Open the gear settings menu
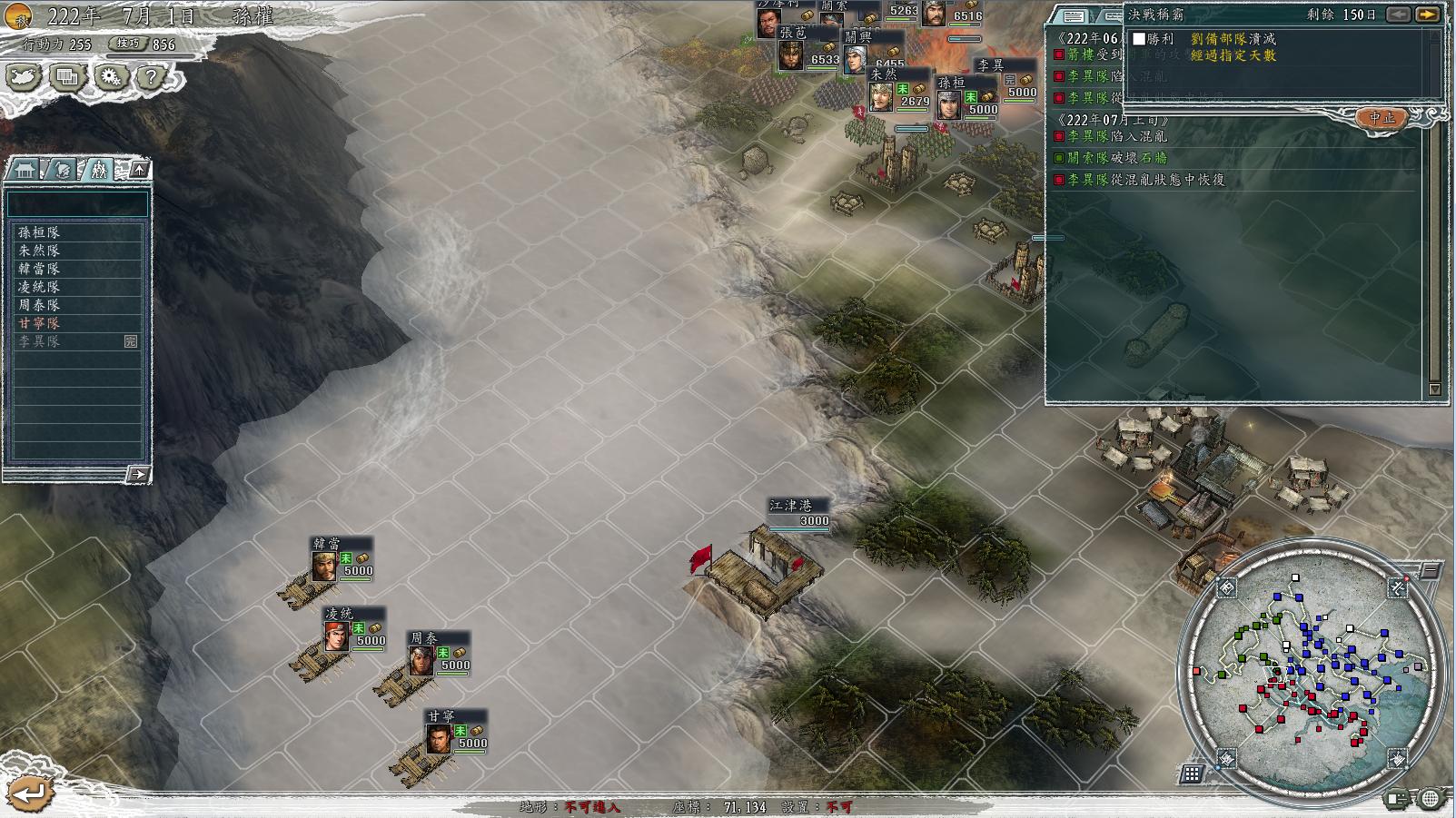1456x818 pixels. click(110, 77)
